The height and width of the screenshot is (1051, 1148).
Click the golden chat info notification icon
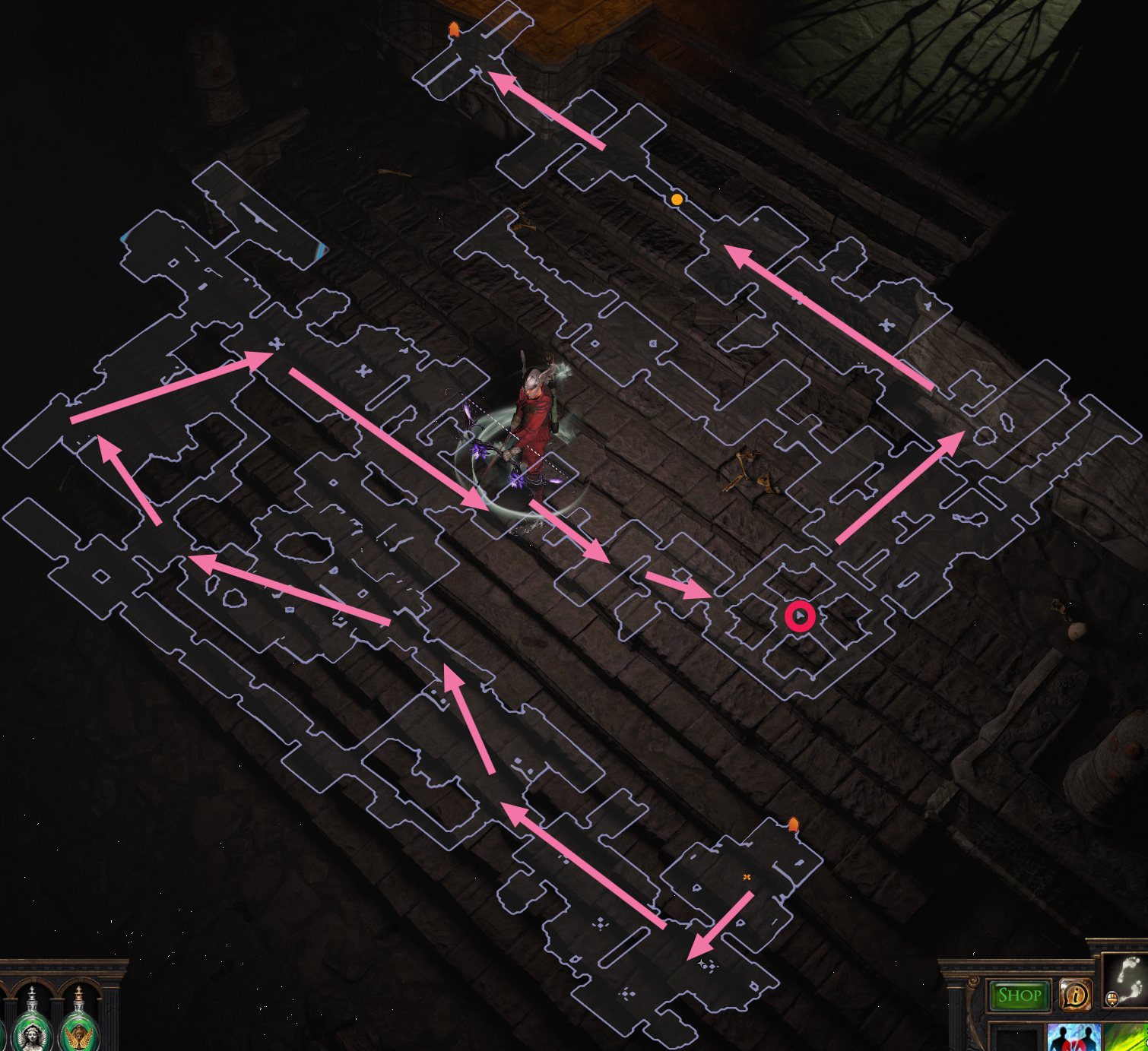pos(1075,995)
